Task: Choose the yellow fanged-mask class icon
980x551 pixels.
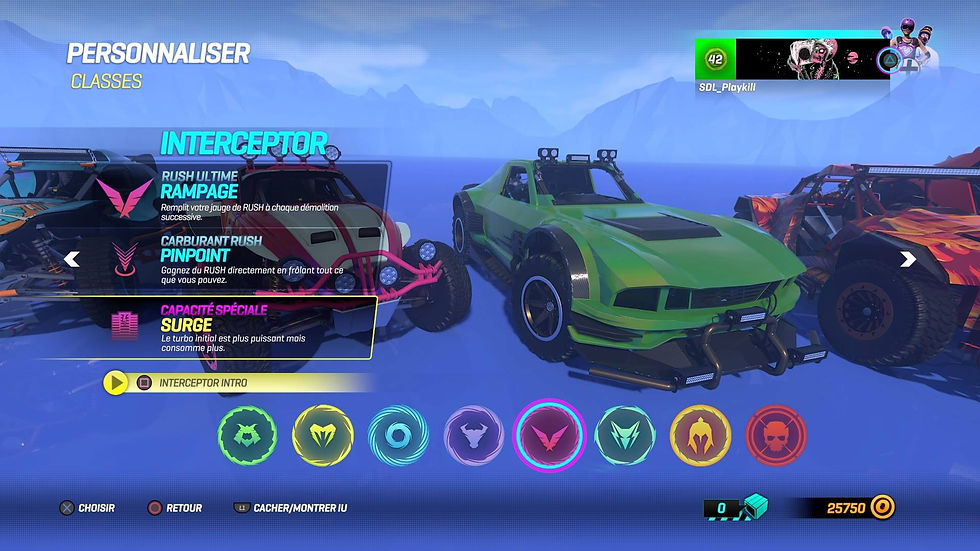Action: [323, 436]
